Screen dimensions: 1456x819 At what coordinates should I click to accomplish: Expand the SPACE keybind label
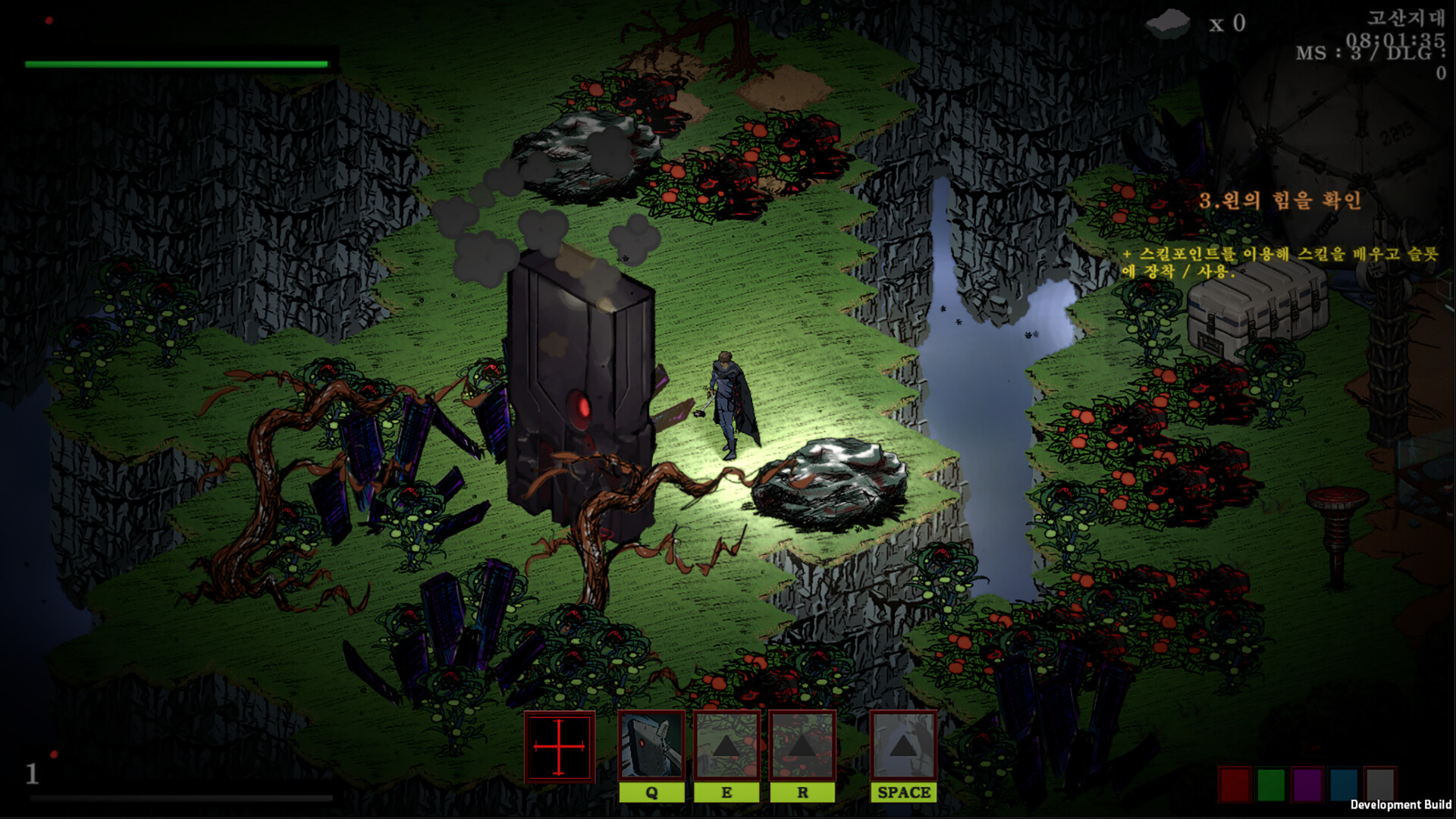903,793
